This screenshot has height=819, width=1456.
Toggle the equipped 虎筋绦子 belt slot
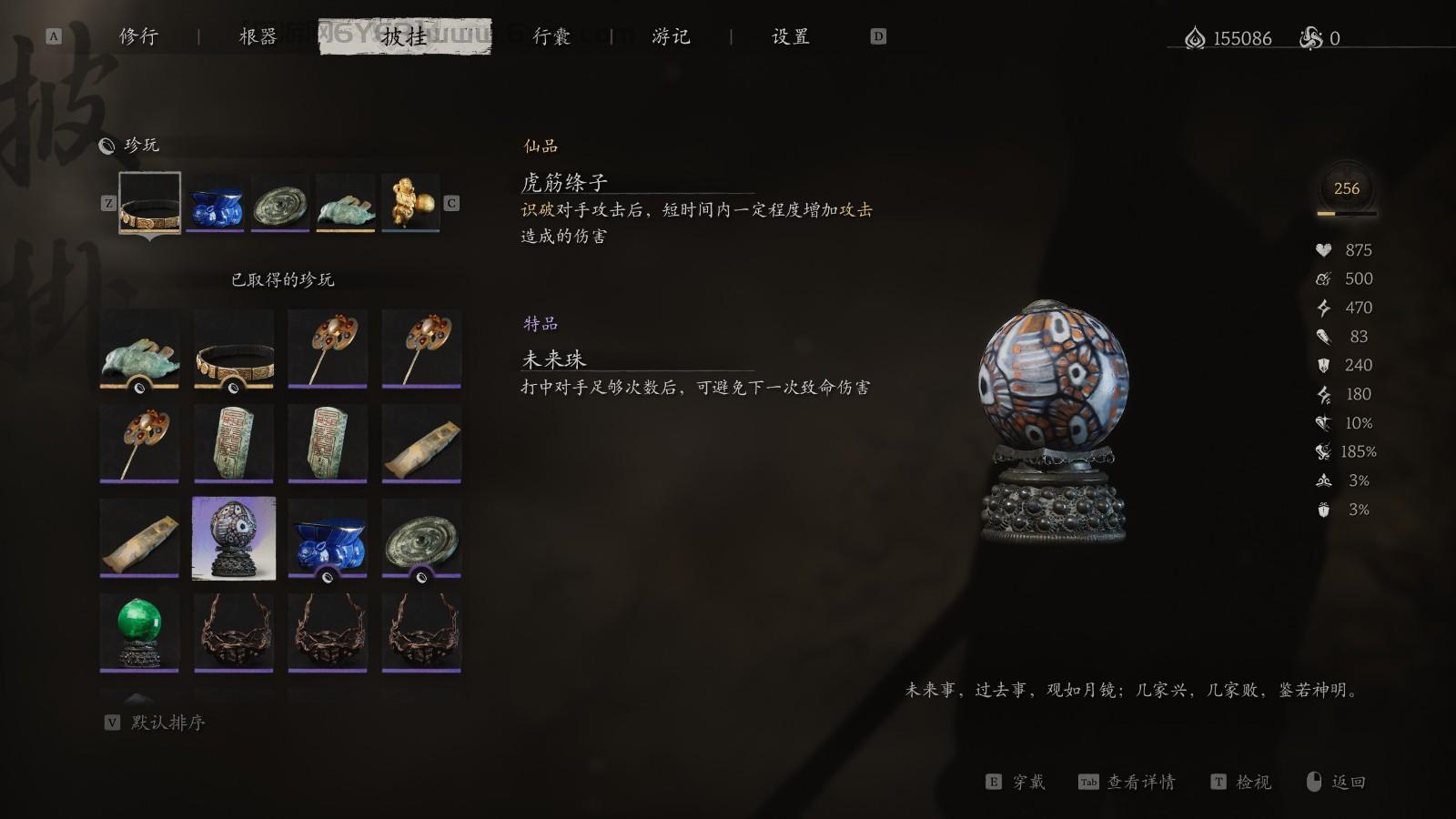pyautogui.click(x=148, y=202)
